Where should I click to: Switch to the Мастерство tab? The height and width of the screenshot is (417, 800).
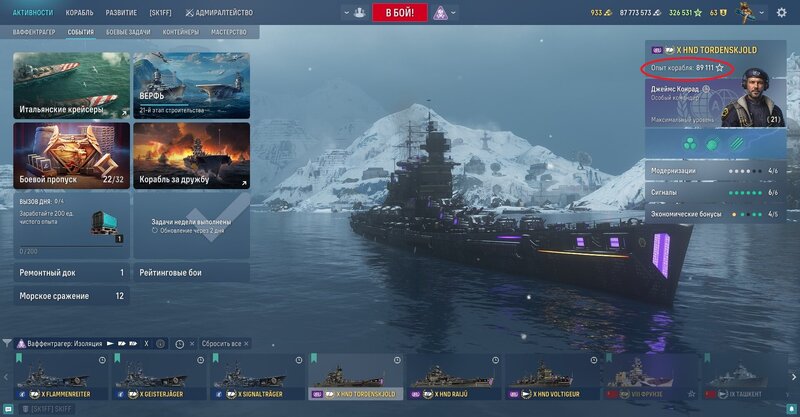click(x=229, y=32)
